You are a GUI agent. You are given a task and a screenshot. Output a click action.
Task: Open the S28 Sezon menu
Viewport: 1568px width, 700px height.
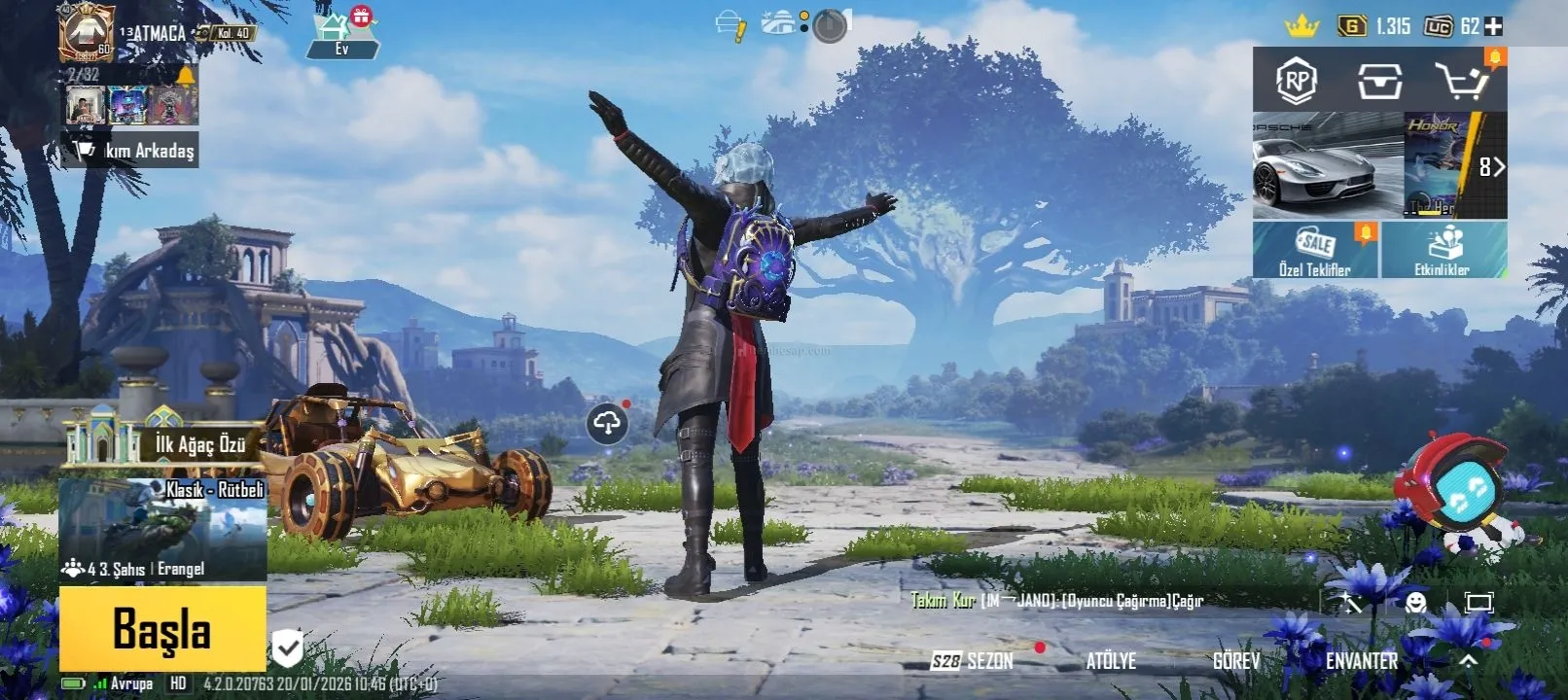point(973,661)
